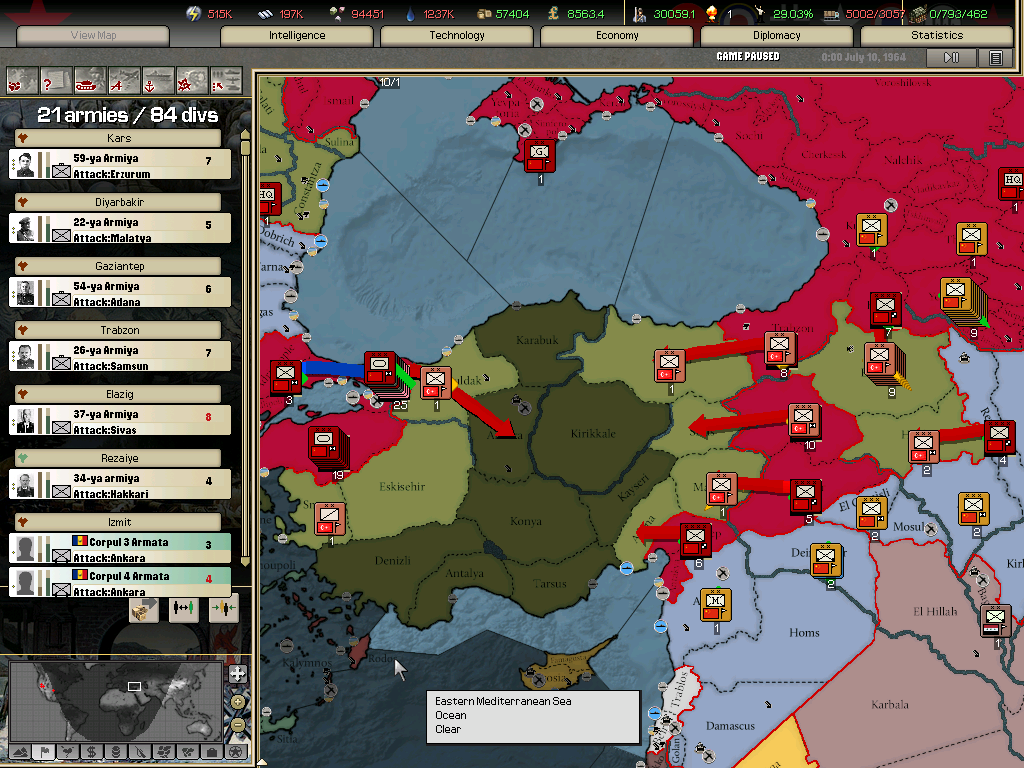Open the menu list icon beside pause
The height and width of the screenshot is (768, 1024).
(995, 58)
